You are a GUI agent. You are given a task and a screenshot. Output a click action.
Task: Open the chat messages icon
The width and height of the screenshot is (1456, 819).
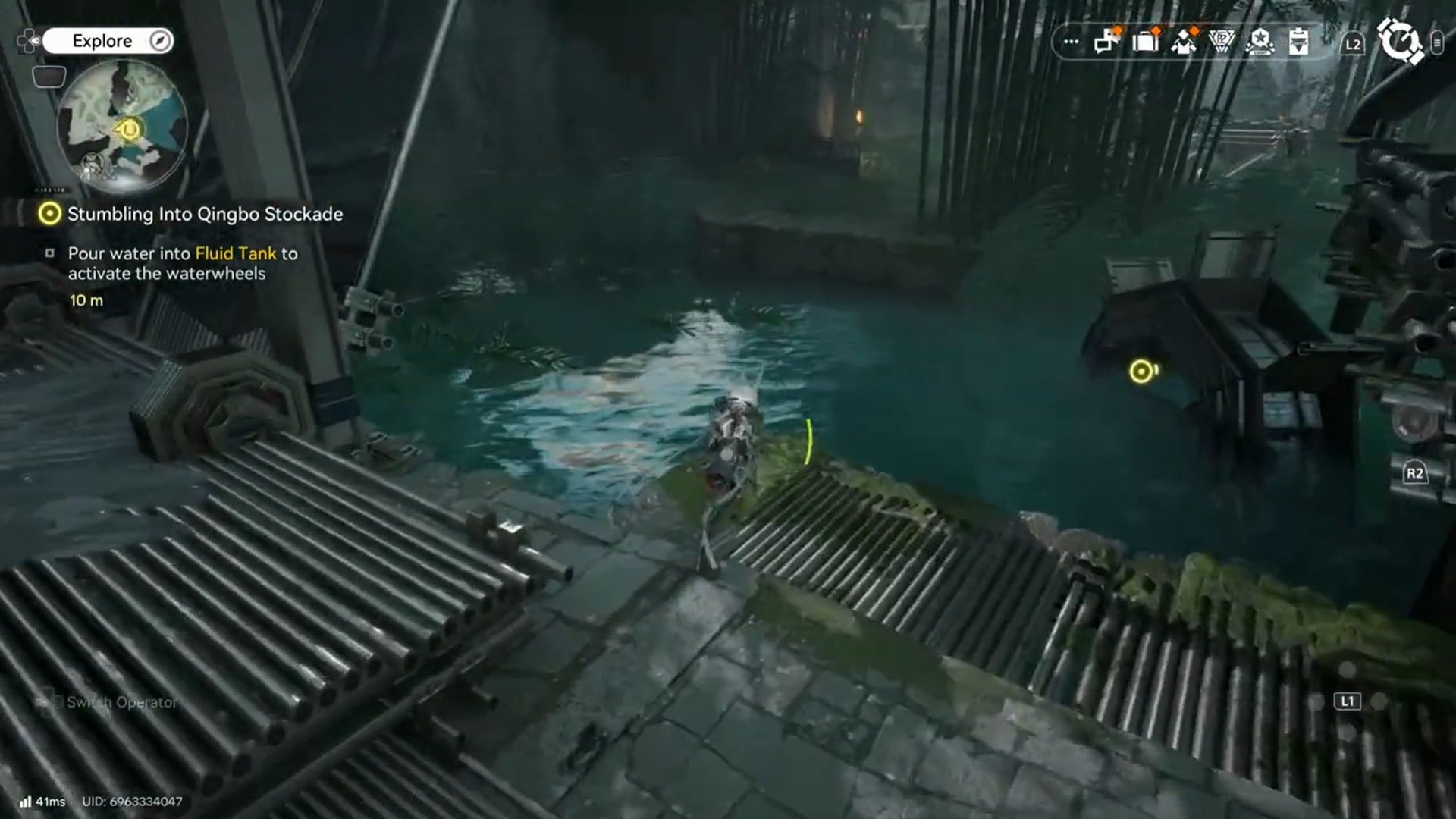pos(1106,42)
